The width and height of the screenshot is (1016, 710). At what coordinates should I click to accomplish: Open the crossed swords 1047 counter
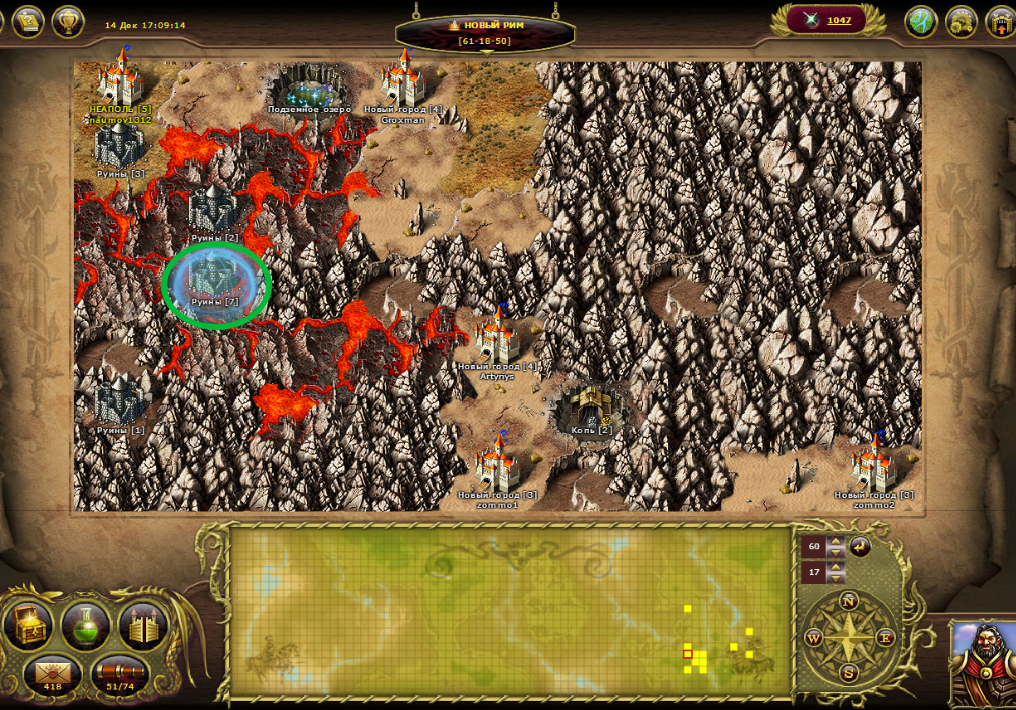(x=826, y=20)
